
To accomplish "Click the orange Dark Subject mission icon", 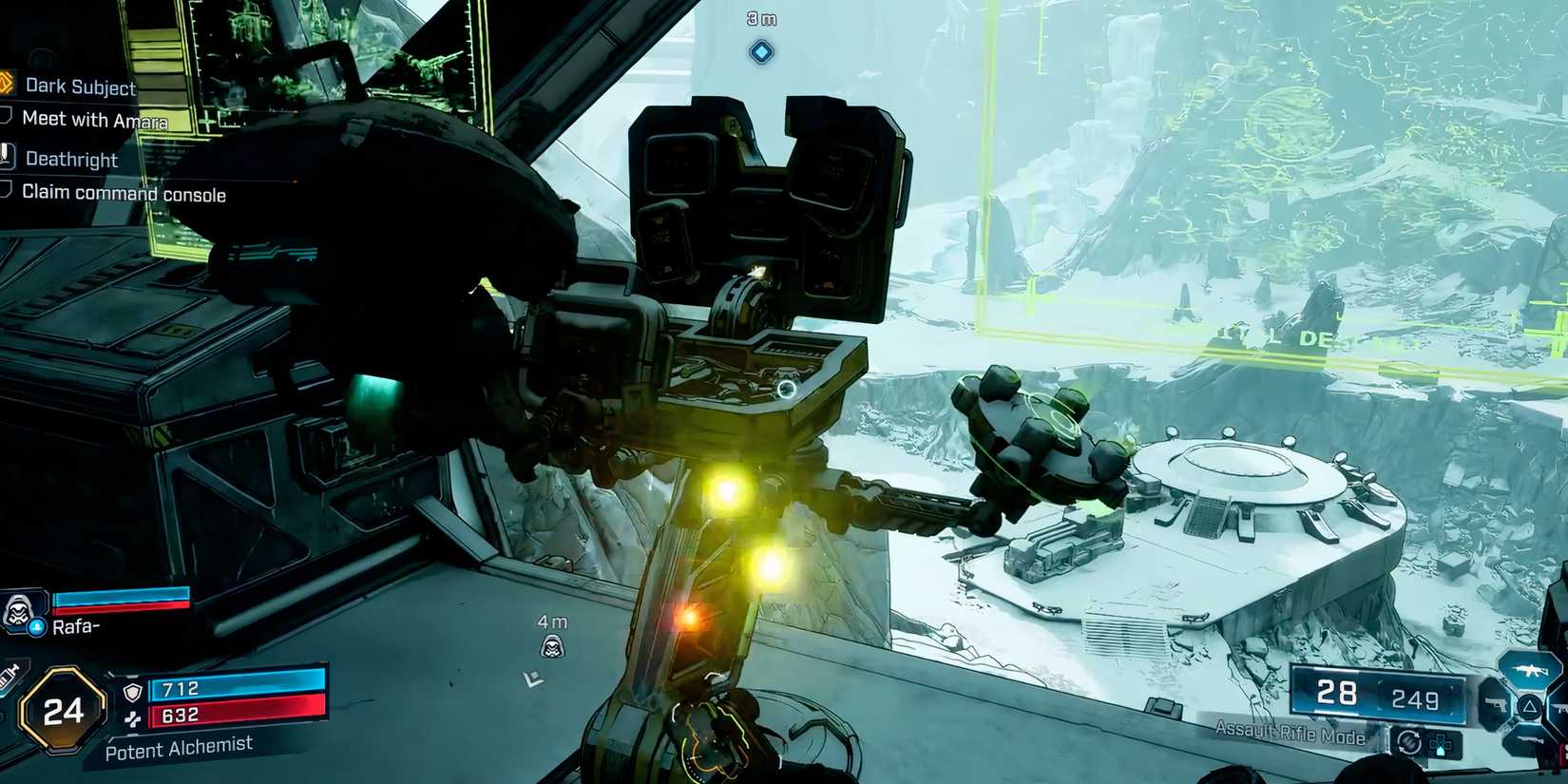I will (8, 84).
